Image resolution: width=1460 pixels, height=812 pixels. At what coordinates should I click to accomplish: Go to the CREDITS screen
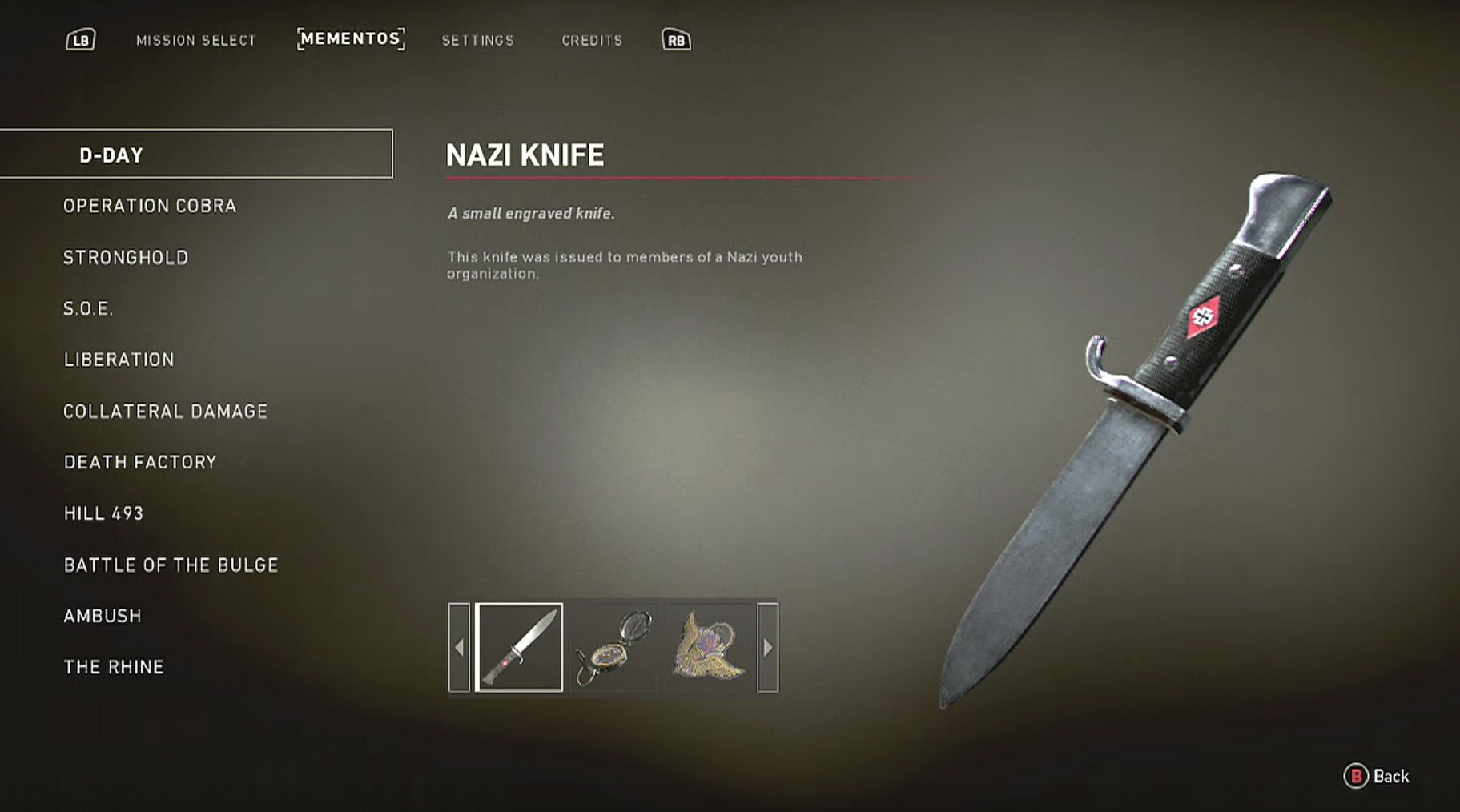pos(593,40)
